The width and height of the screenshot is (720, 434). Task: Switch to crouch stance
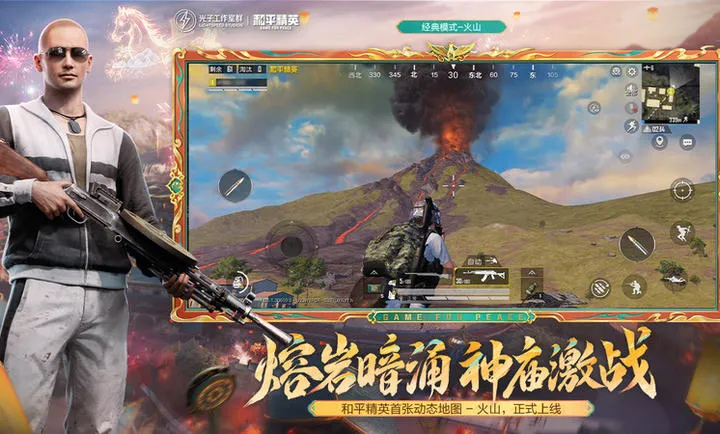pyautogui.click(x=634, y=286)
